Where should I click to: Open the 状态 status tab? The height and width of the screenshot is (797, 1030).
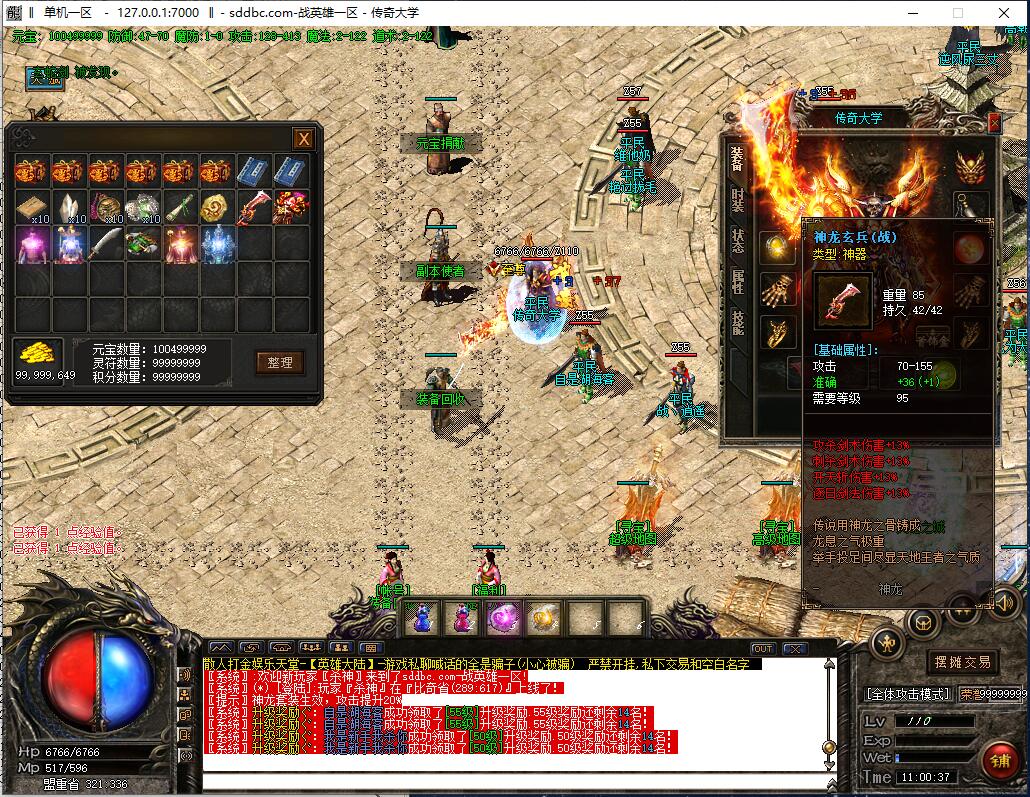tap(737, 241)
